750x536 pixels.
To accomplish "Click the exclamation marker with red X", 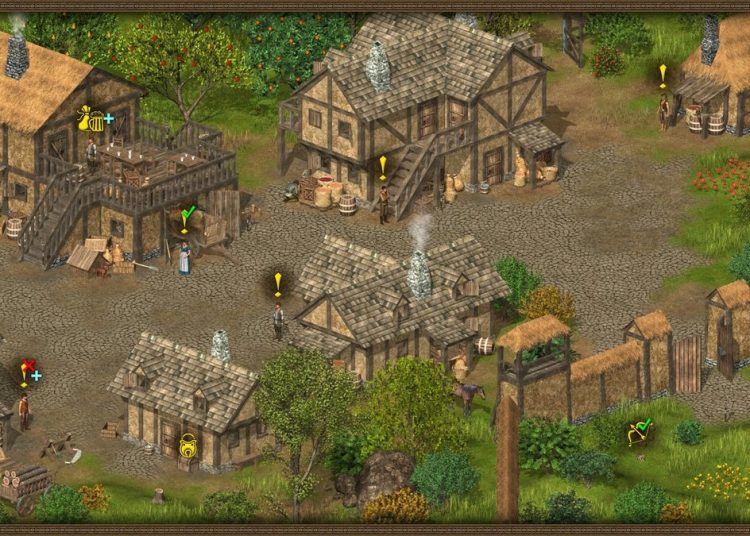I will pyautogui.click(x=27, y=371).
